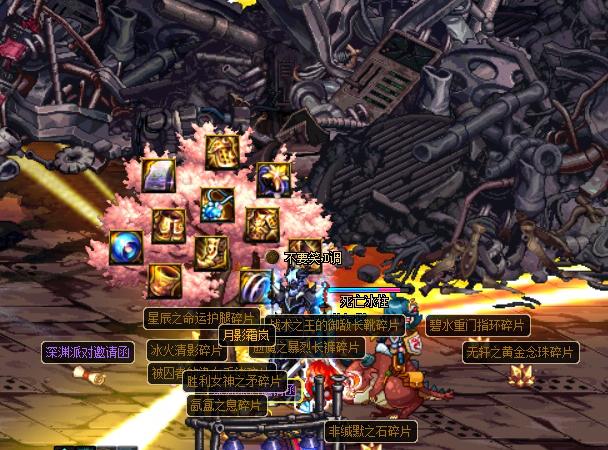Click the 赢盈之息碎片 item tag
The height and width of the screenshot is (450, 608).
pyautogui.click(x=227, y=405)
